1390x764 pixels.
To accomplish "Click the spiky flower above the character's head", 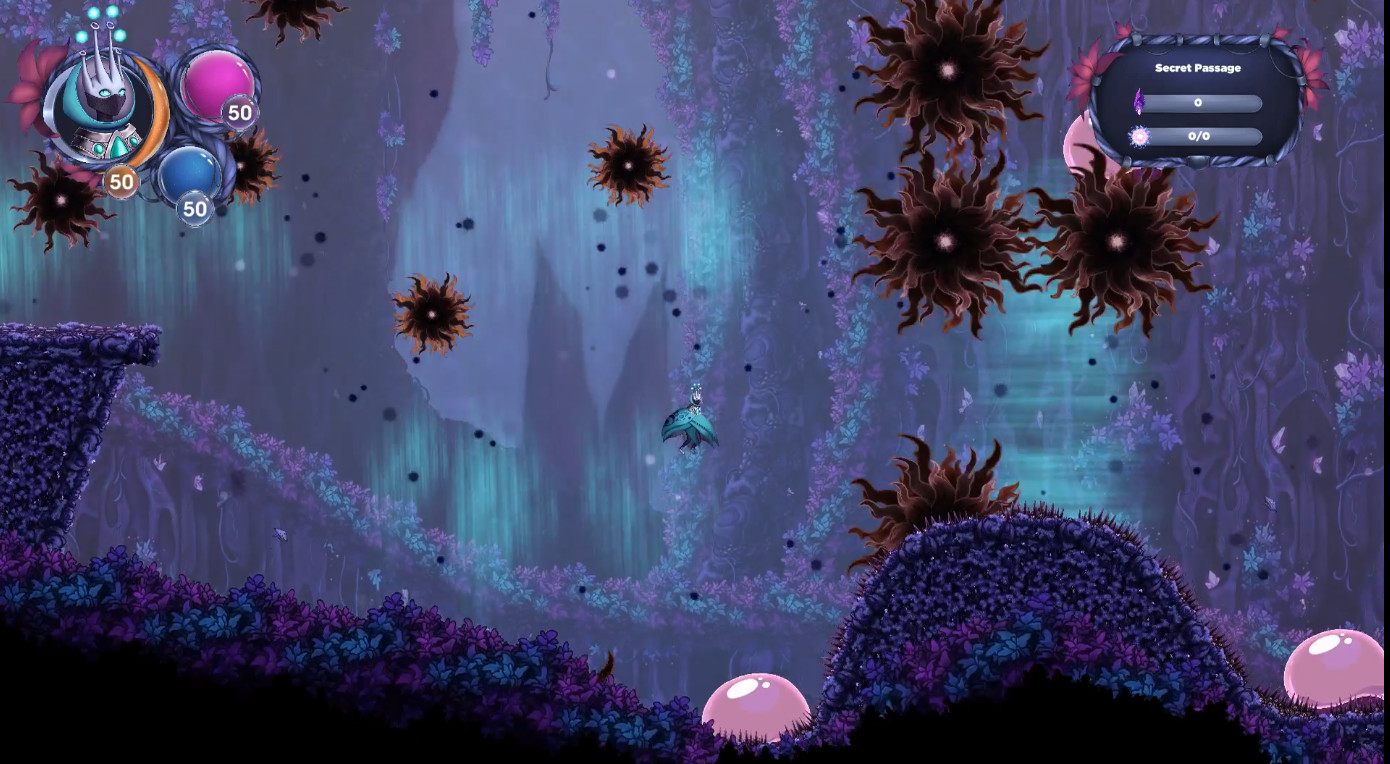I will point(628,165).
